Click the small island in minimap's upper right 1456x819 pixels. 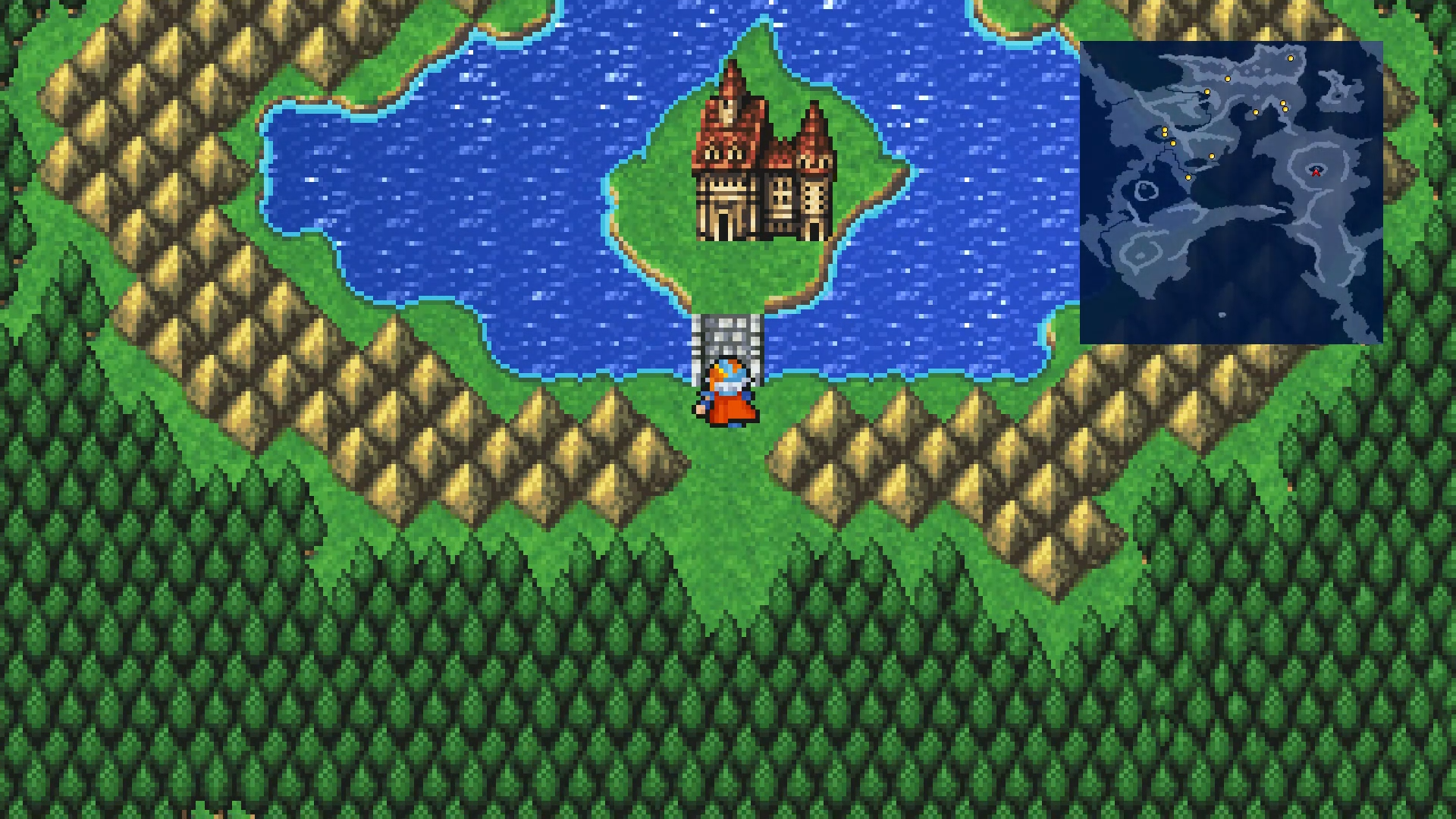pyautogui.click(x=1337, y=87)
